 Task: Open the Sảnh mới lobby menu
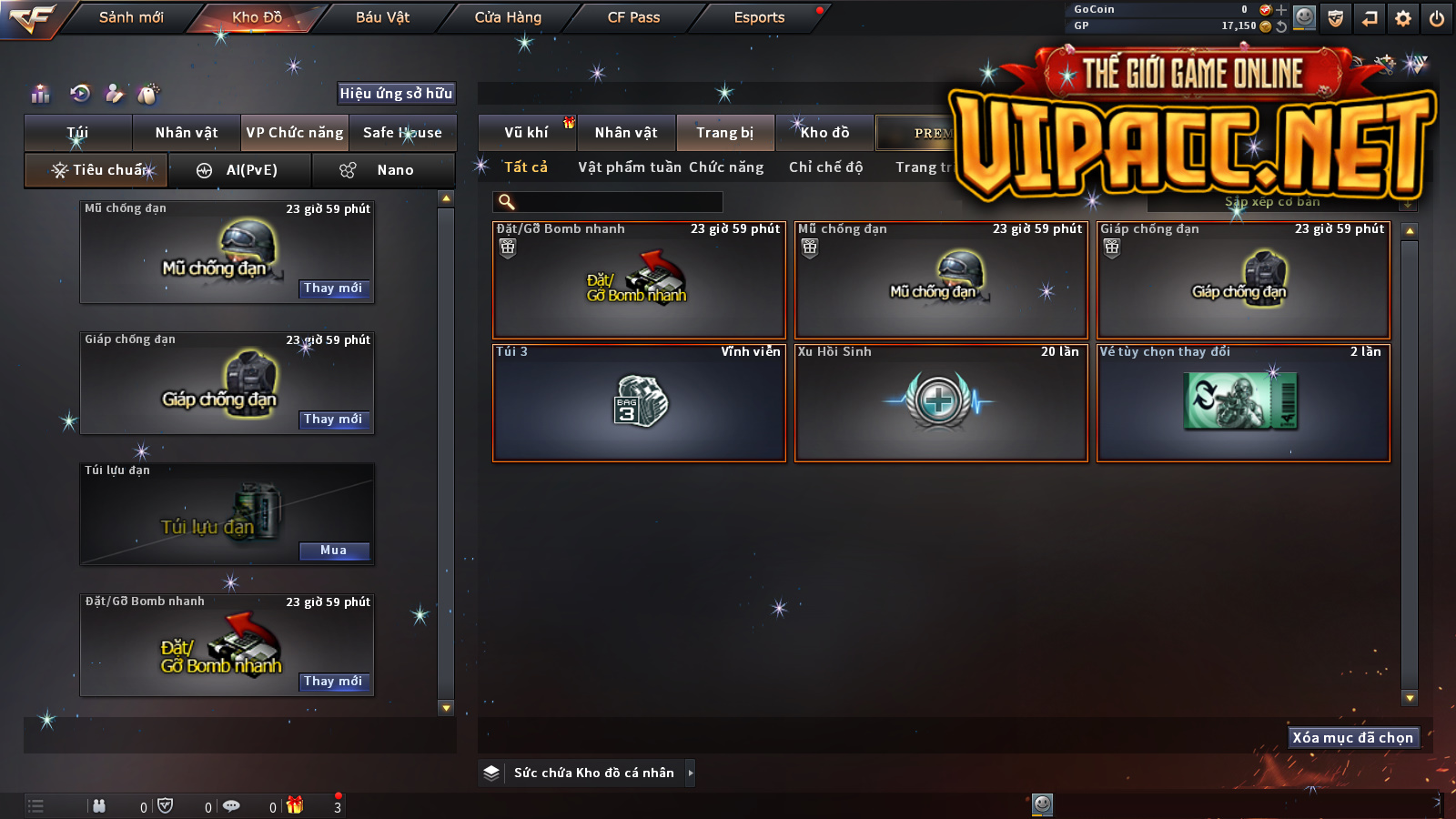click(x=131, y=17)
